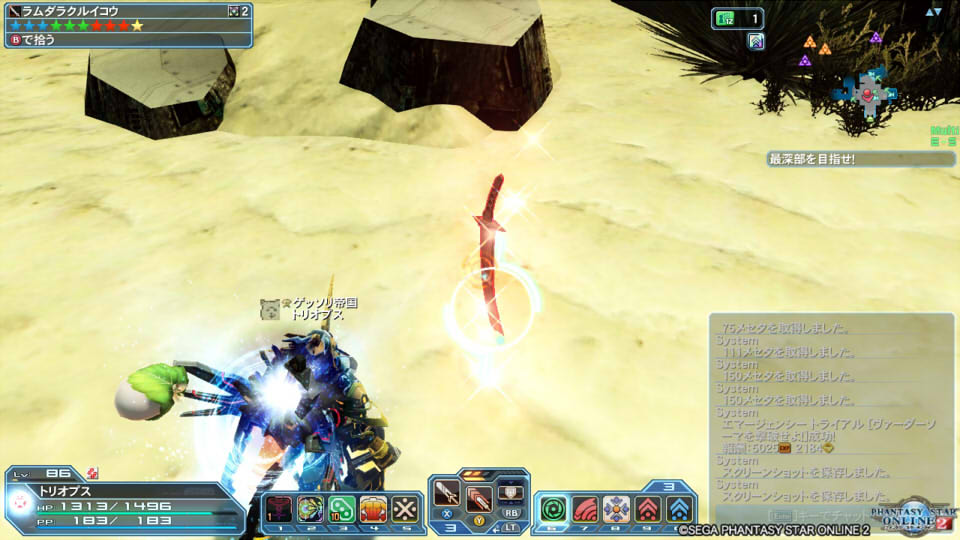The height and width of the screenshot is (540, 960).
Task: Click the green party member count indicator
Action: click(x=737, y=17)
